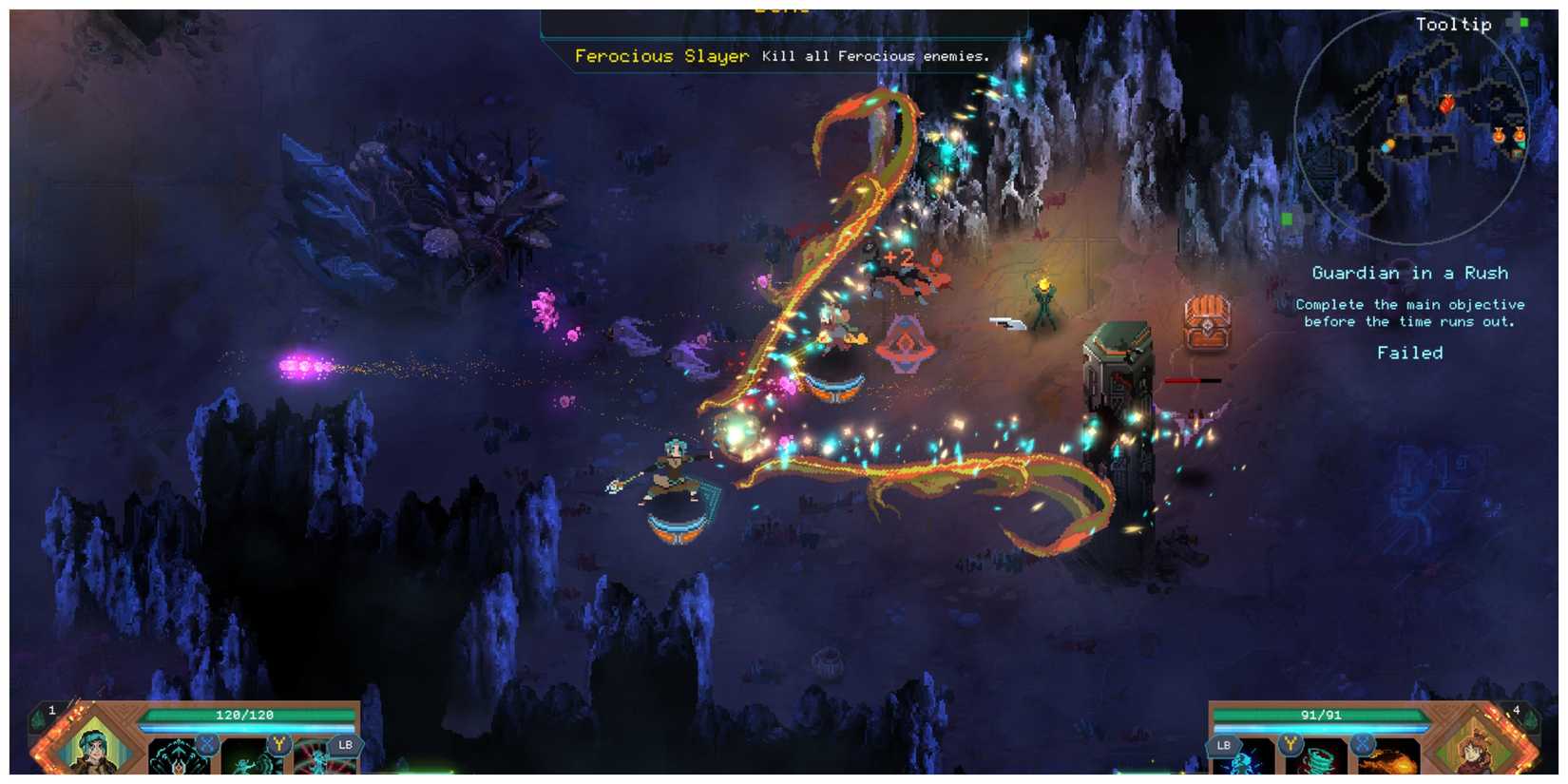The height and width of the screenshot is (784, 1568).
Task: Click the Failed status text
Action: pyautogui.click(x=1409, y=352)
